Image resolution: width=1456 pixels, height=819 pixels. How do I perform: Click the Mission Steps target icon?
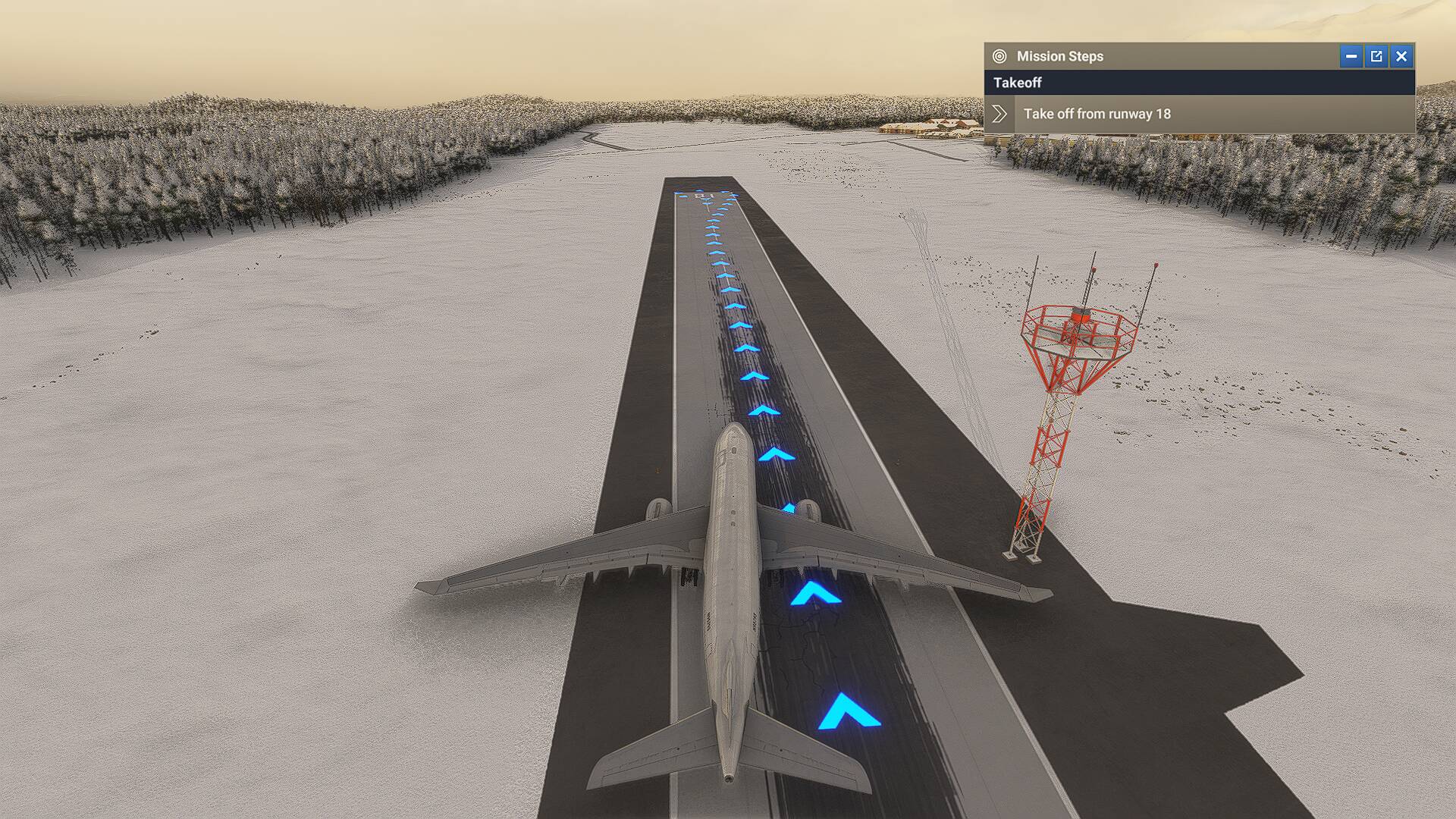click(999, 55)
